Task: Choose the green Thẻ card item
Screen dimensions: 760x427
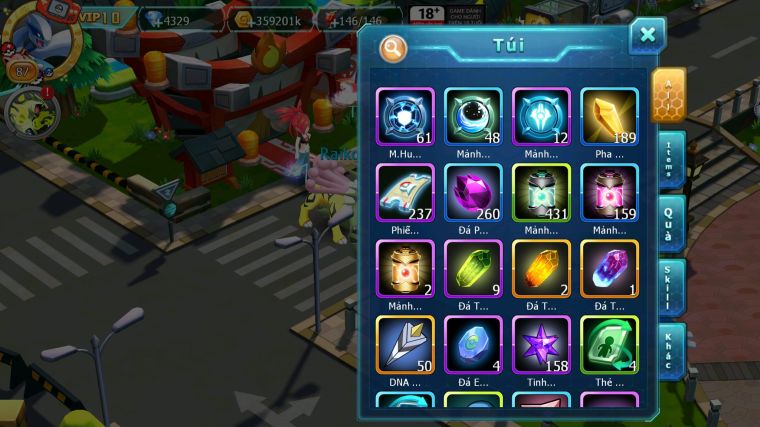Action: tap(609, 345)
